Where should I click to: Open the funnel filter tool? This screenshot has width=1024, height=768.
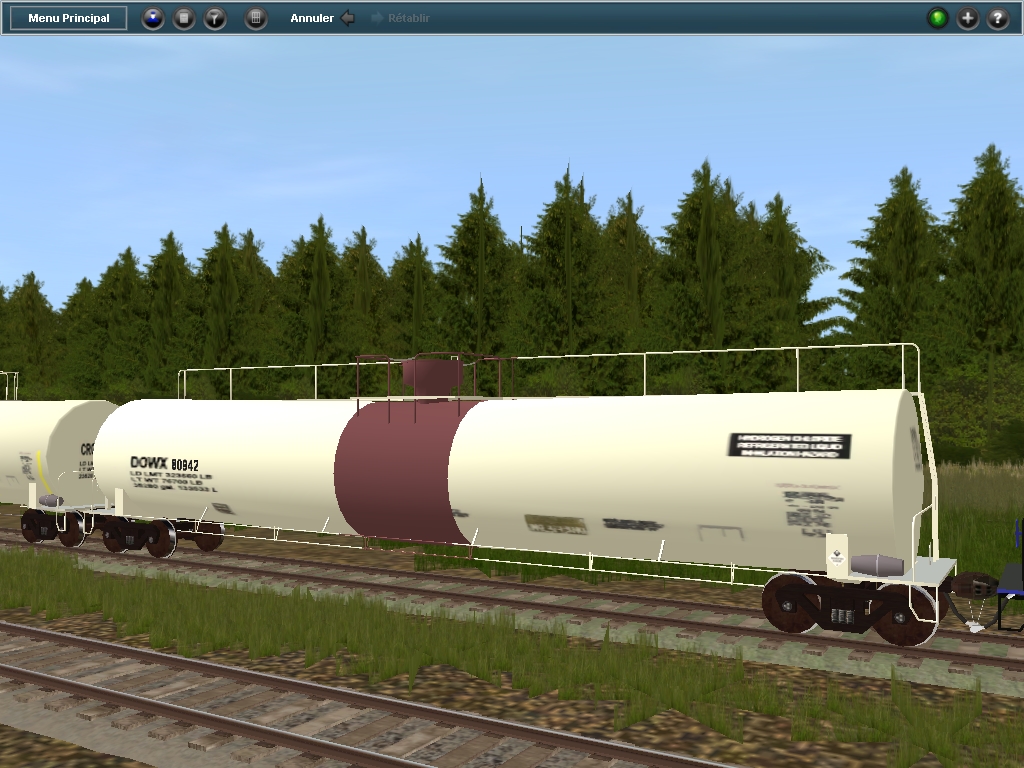click(215, 18)
